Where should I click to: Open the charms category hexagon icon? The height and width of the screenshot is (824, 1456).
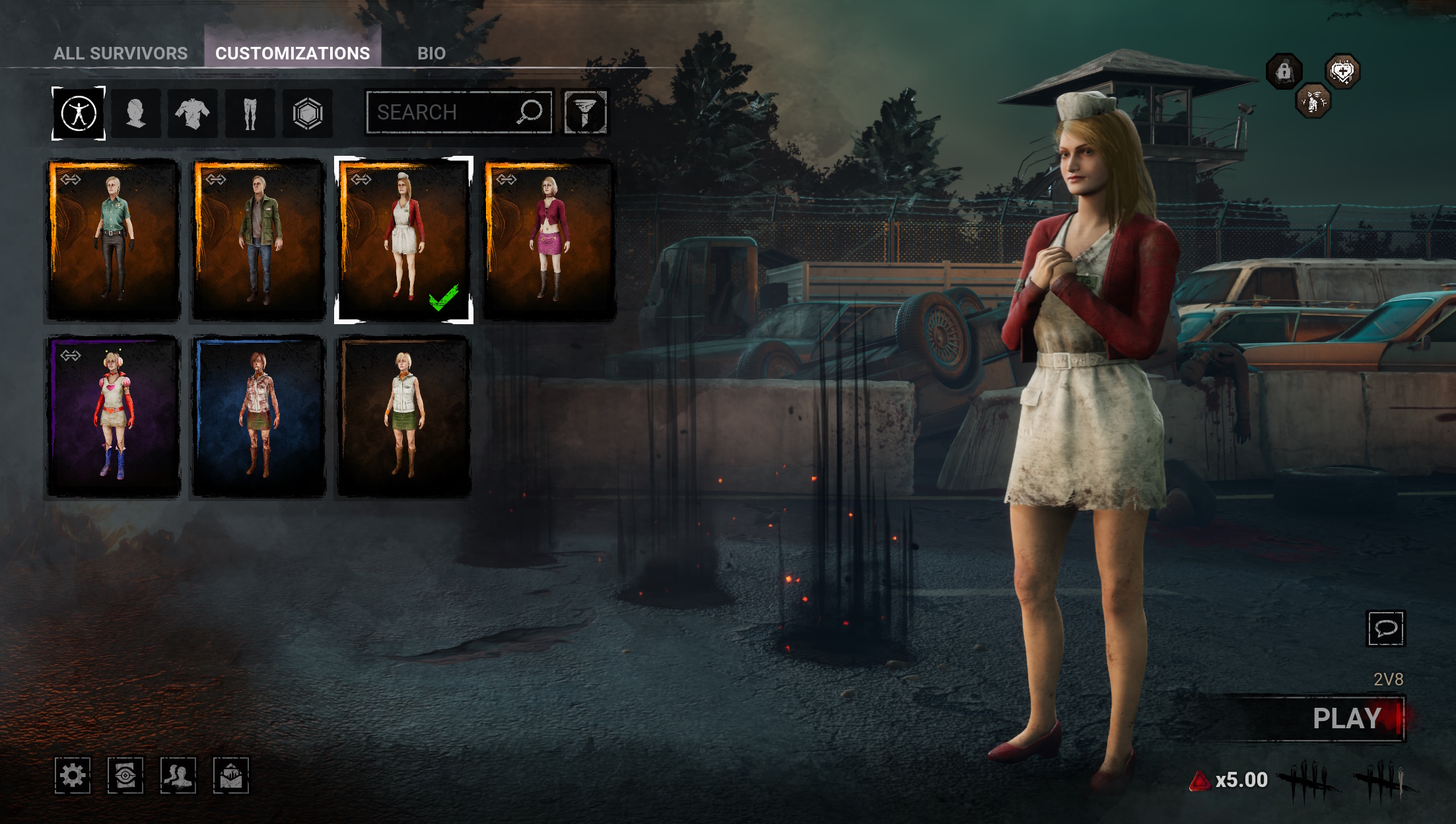pyautogui.click(x=307, y=114)
